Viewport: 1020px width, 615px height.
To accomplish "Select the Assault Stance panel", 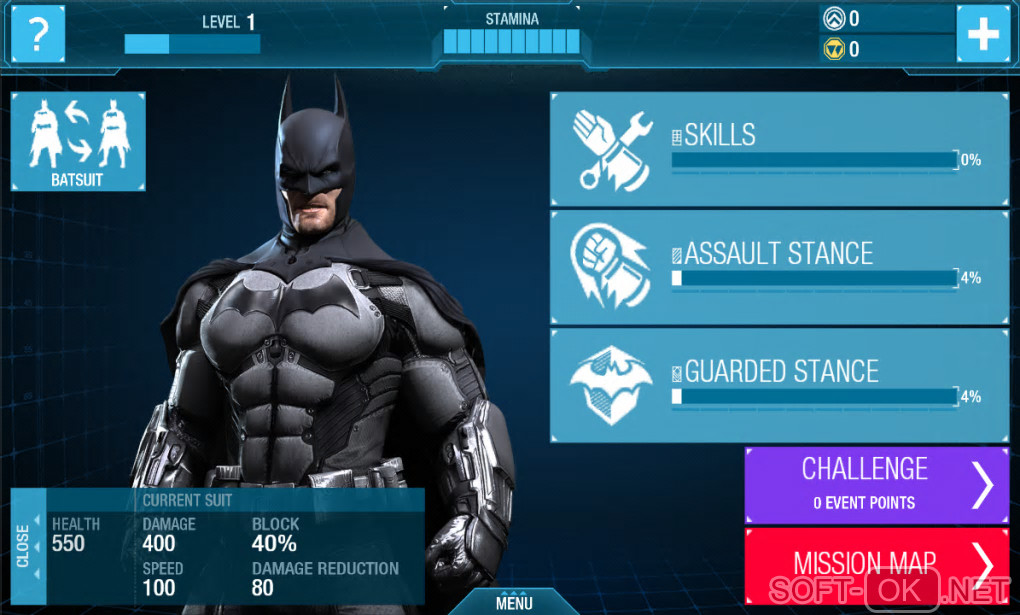I will click(778, 266).
